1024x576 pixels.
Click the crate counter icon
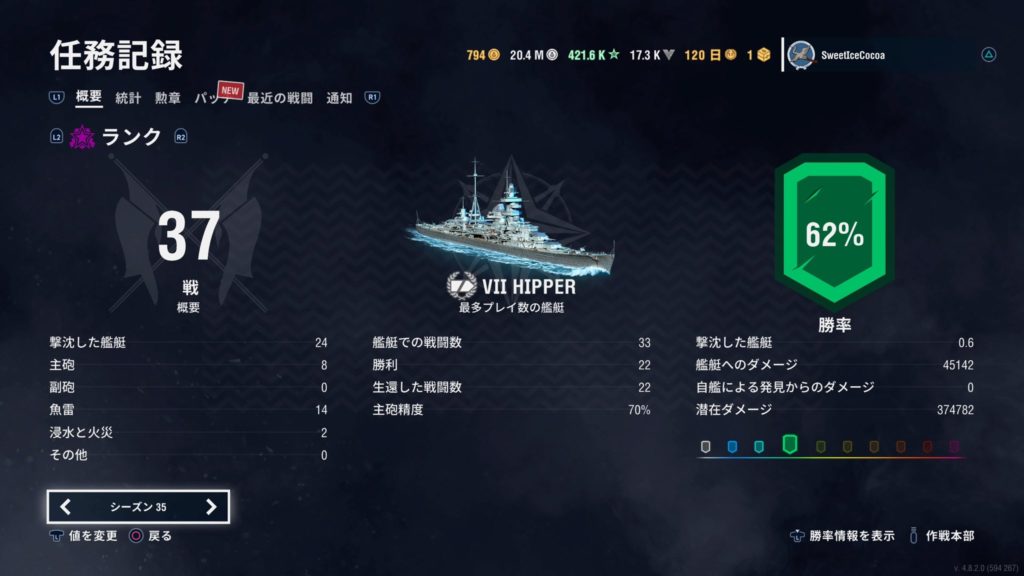pos(764,55)
